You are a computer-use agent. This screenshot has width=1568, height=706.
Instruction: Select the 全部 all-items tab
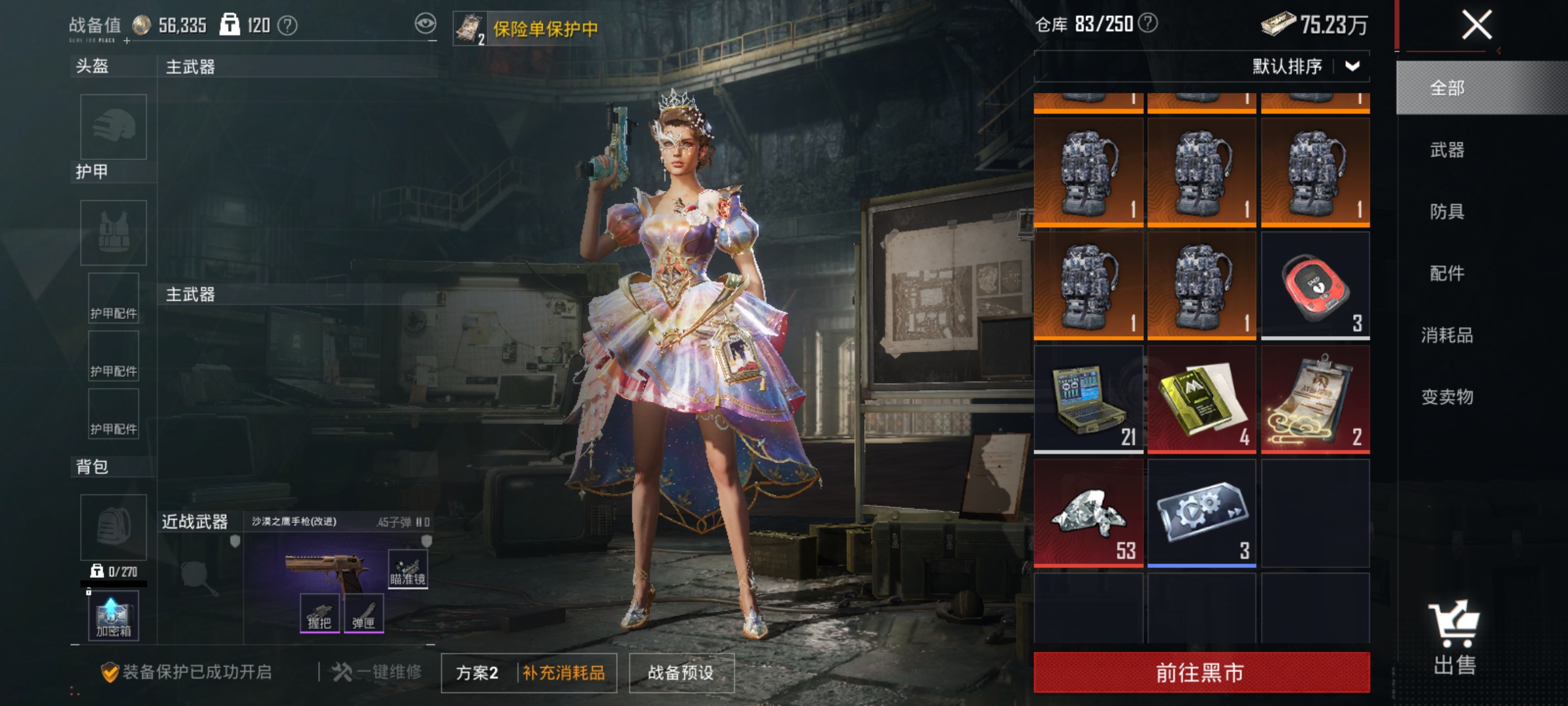(x=1447, y=88)
